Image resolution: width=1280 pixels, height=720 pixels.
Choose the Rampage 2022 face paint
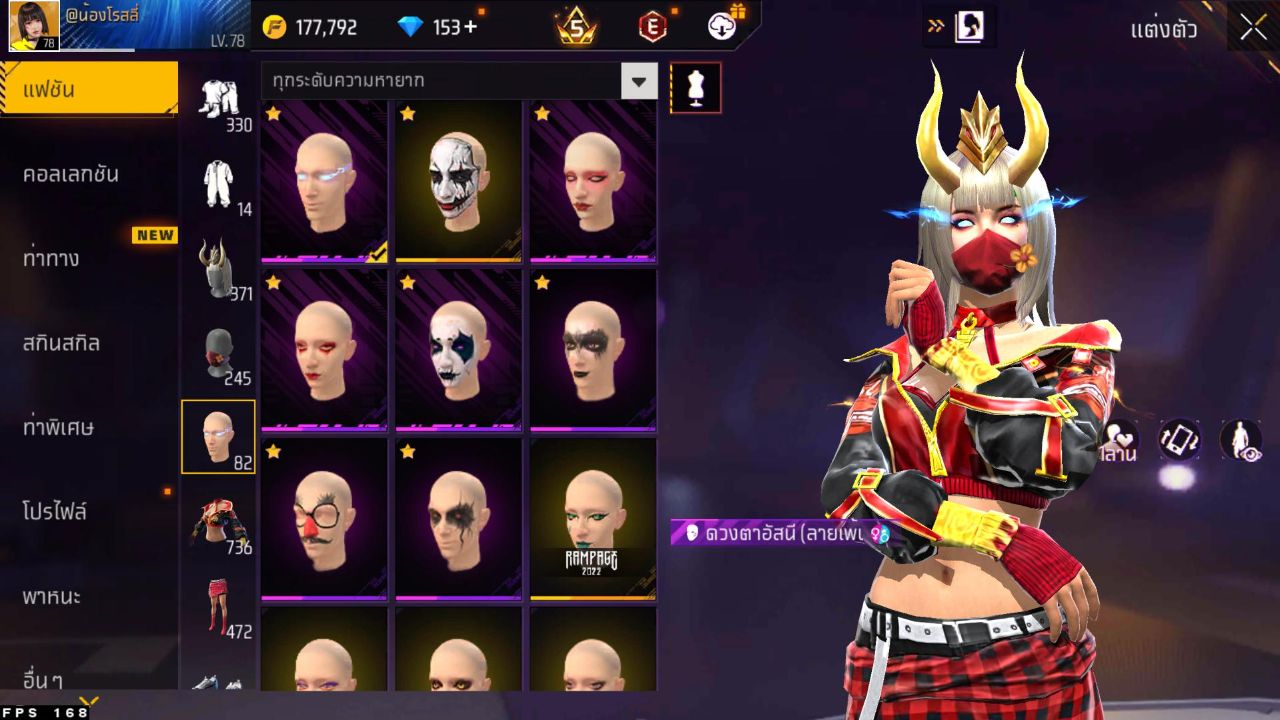[593, 519]
